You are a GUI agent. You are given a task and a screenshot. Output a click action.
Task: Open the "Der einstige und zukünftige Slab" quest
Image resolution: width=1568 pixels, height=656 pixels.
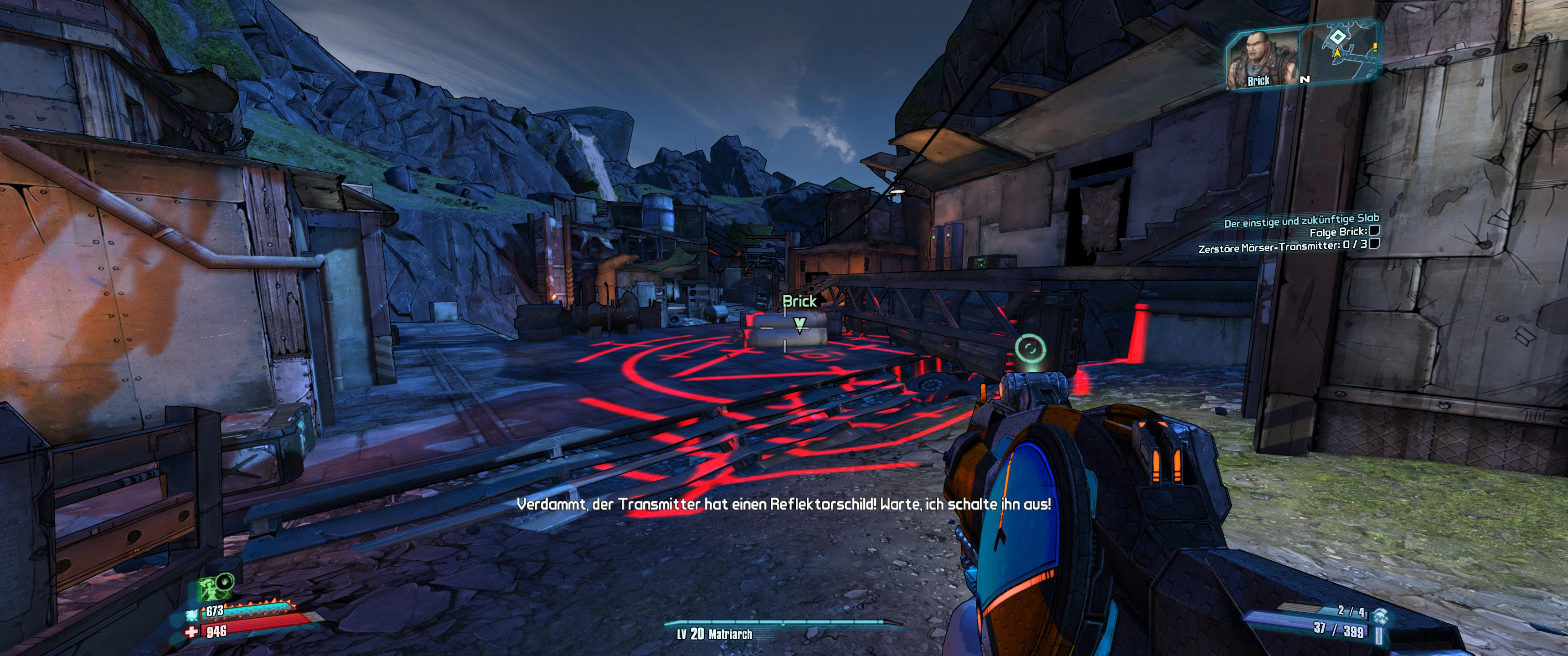tap(1301, 220)
